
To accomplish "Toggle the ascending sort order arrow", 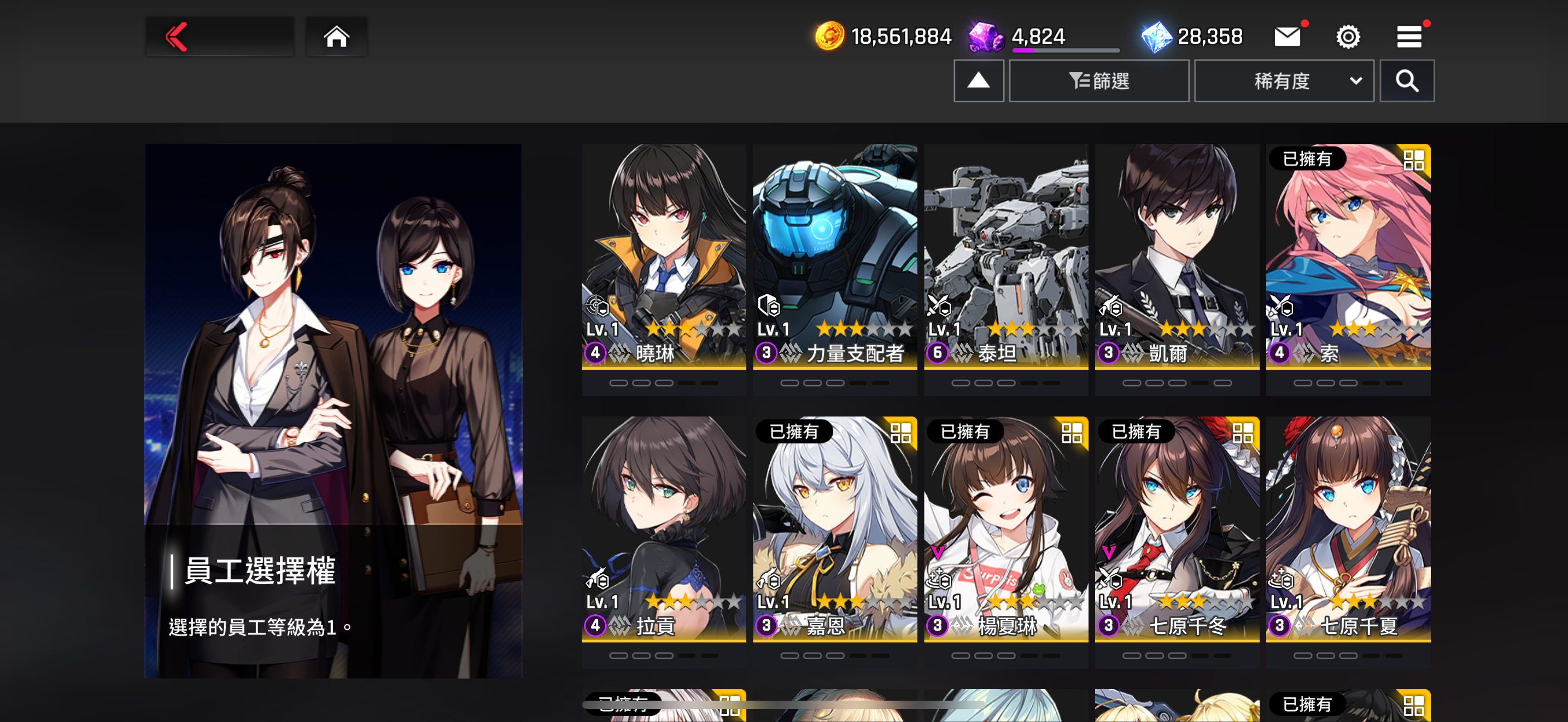I will point(978,80).
